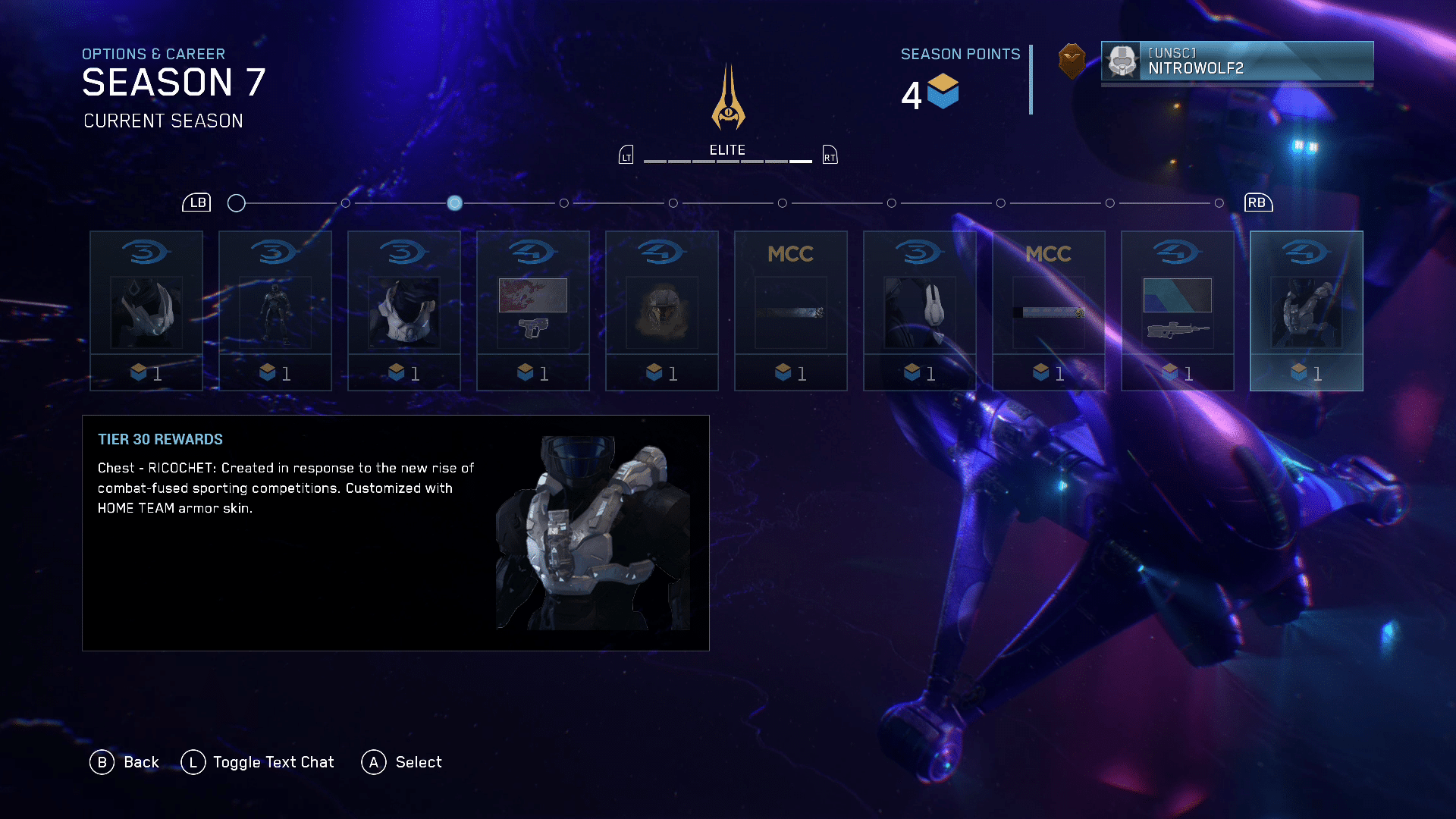Select the Halo 4 battle rifle skin reward
This screenshot has height=819, width=1456.
click(x=1178, y=311)
